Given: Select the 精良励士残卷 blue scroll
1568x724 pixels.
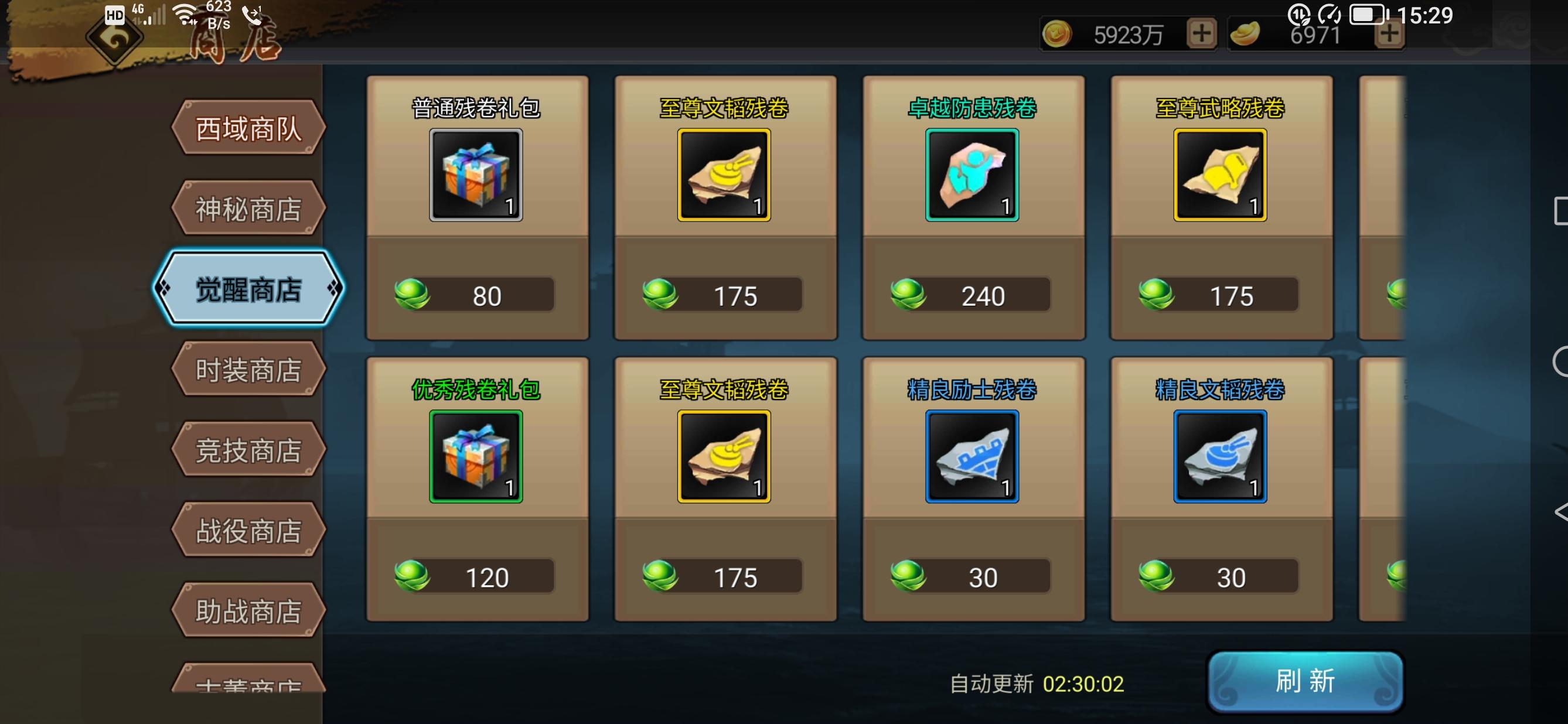Looking at the screenshot, I should [x=973, y=456].
